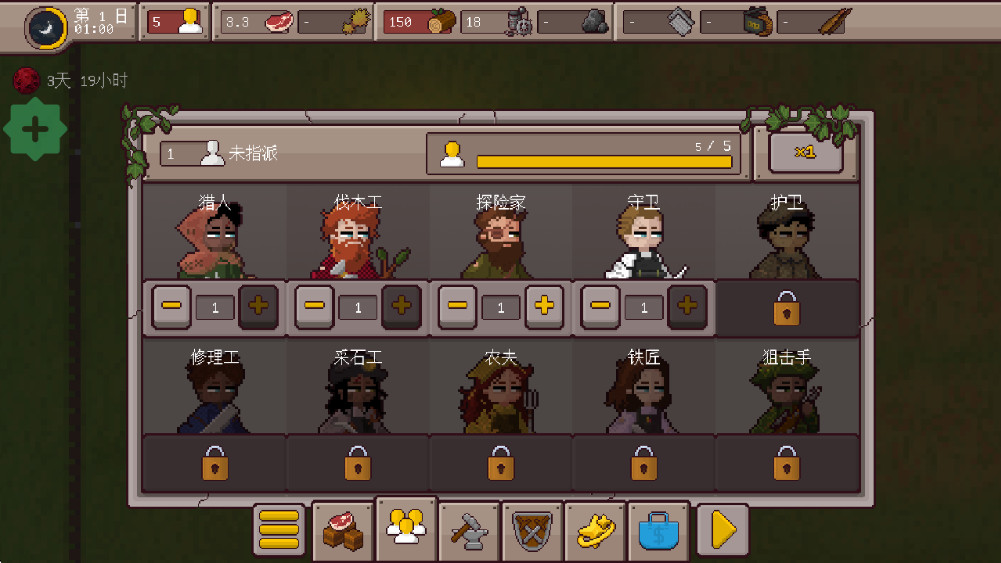
Task: Switch to the meat and crates resources tab
Action: [342, 529]
